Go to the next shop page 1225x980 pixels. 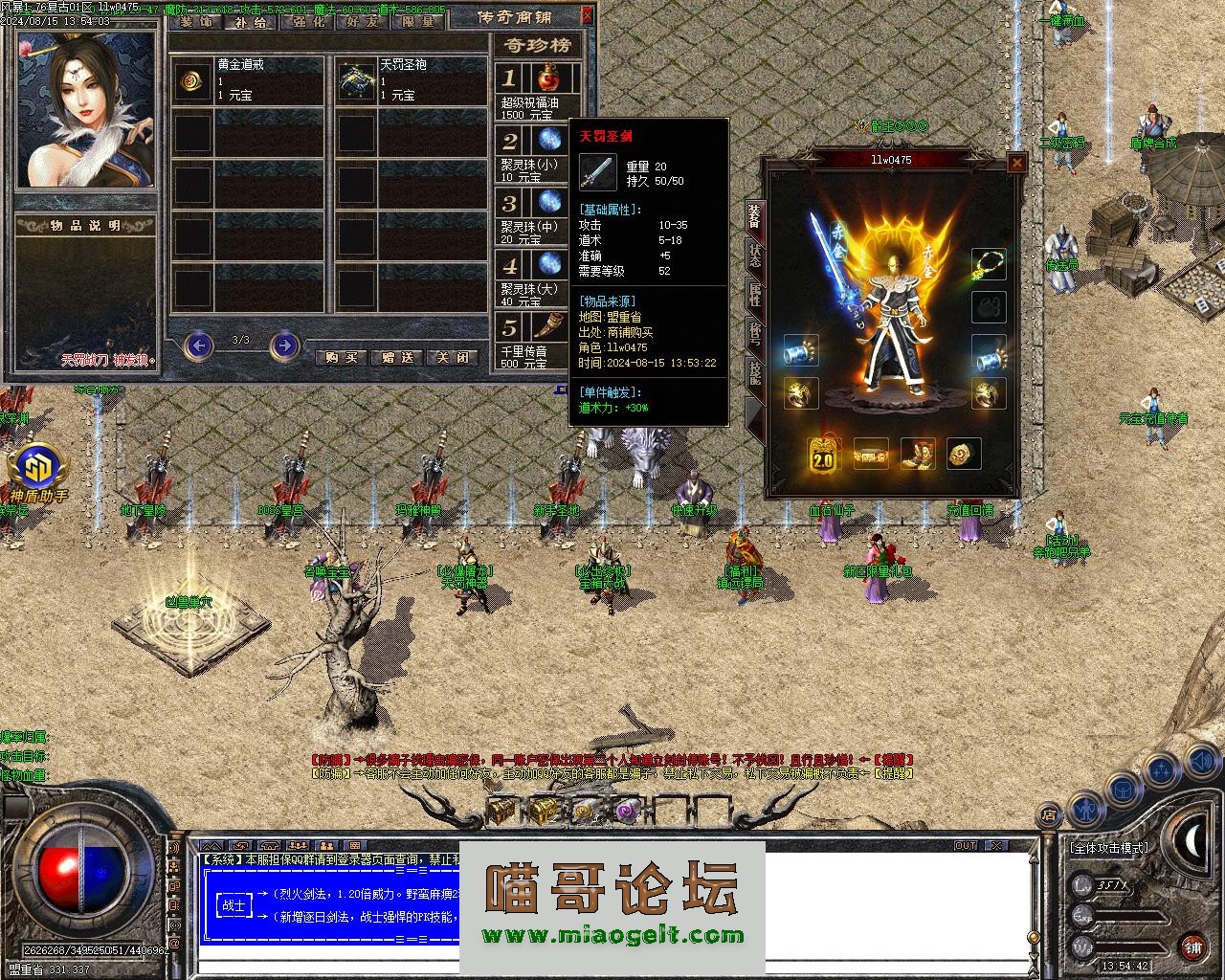click(x=283, y=345)
